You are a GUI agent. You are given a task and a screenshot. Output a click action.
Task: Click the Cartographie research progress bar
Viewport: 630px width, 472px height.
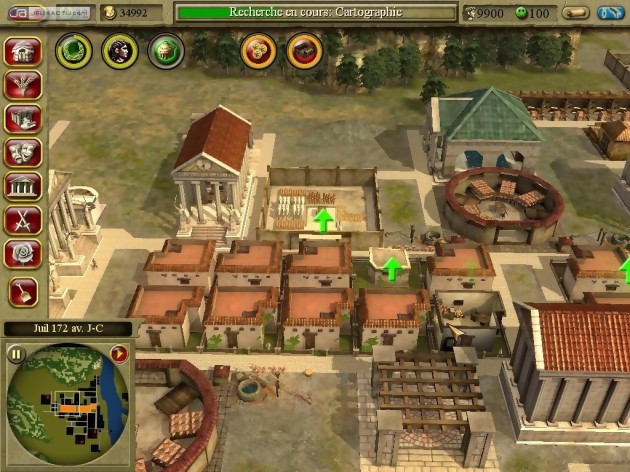coord(314,12)
